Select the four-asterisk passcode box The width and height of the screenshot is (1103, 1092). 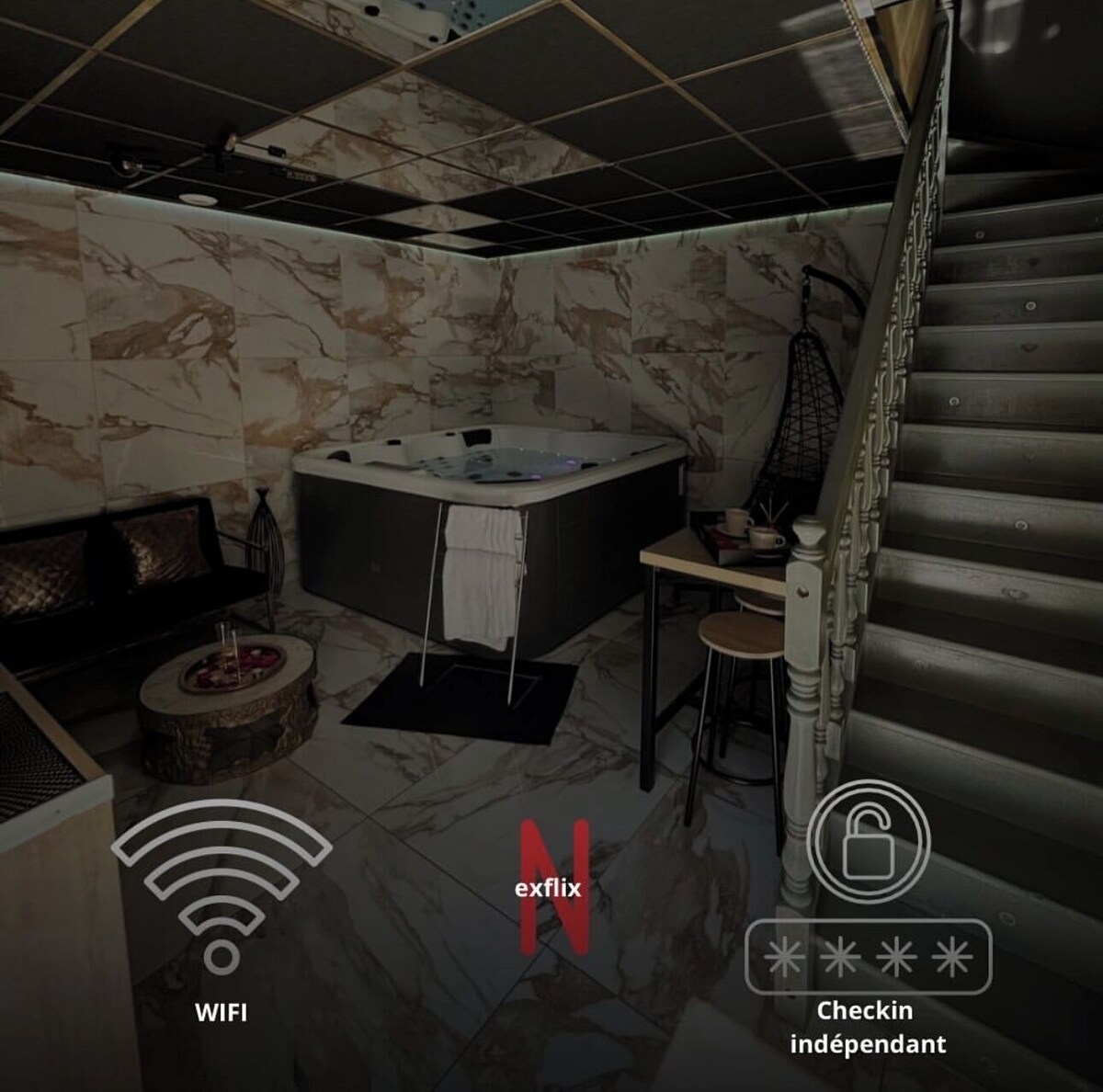coord(868,957)
